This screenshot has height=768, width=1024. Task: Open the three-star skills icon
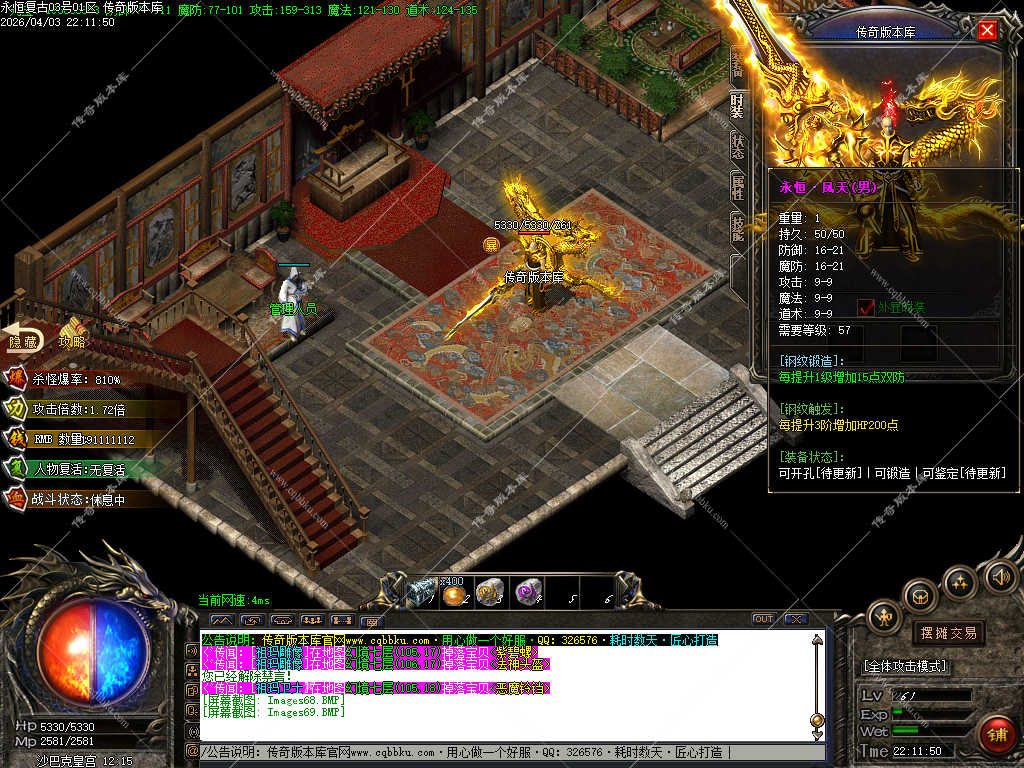pos(960,581)
